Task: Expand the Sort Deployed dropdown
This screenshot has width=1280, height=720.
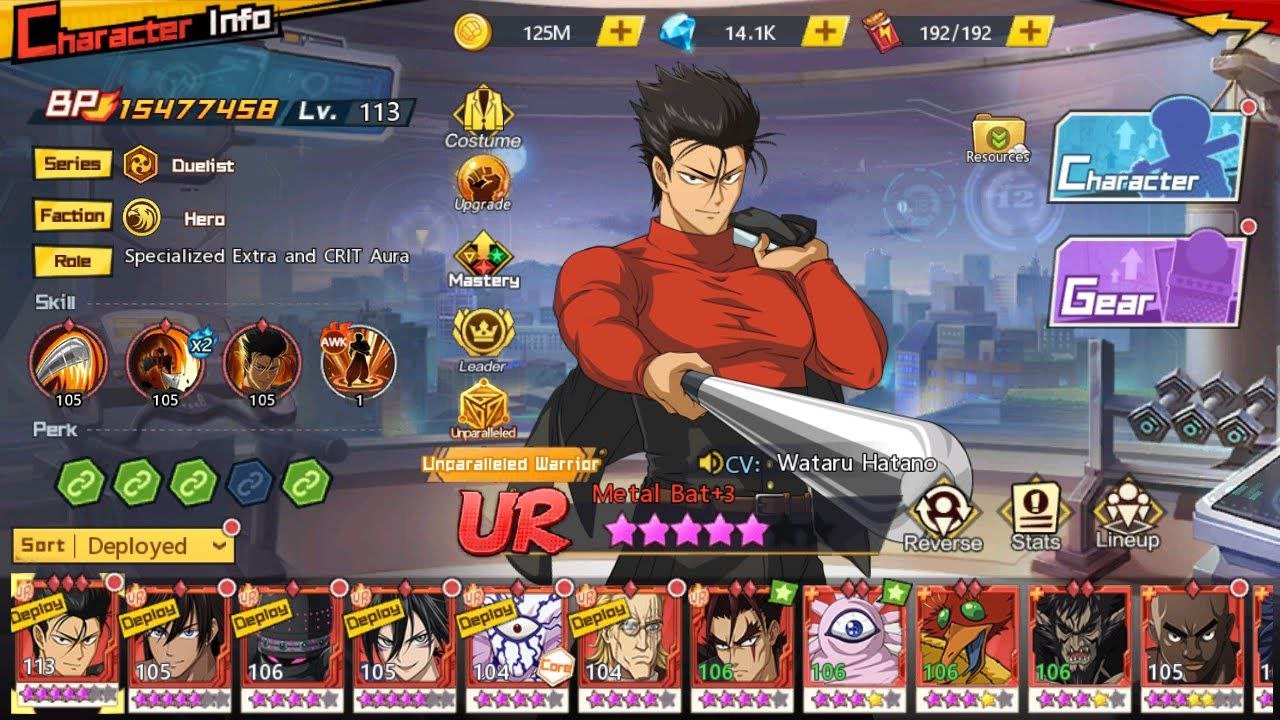Action: pyautogui.click(x=124, y=546)
